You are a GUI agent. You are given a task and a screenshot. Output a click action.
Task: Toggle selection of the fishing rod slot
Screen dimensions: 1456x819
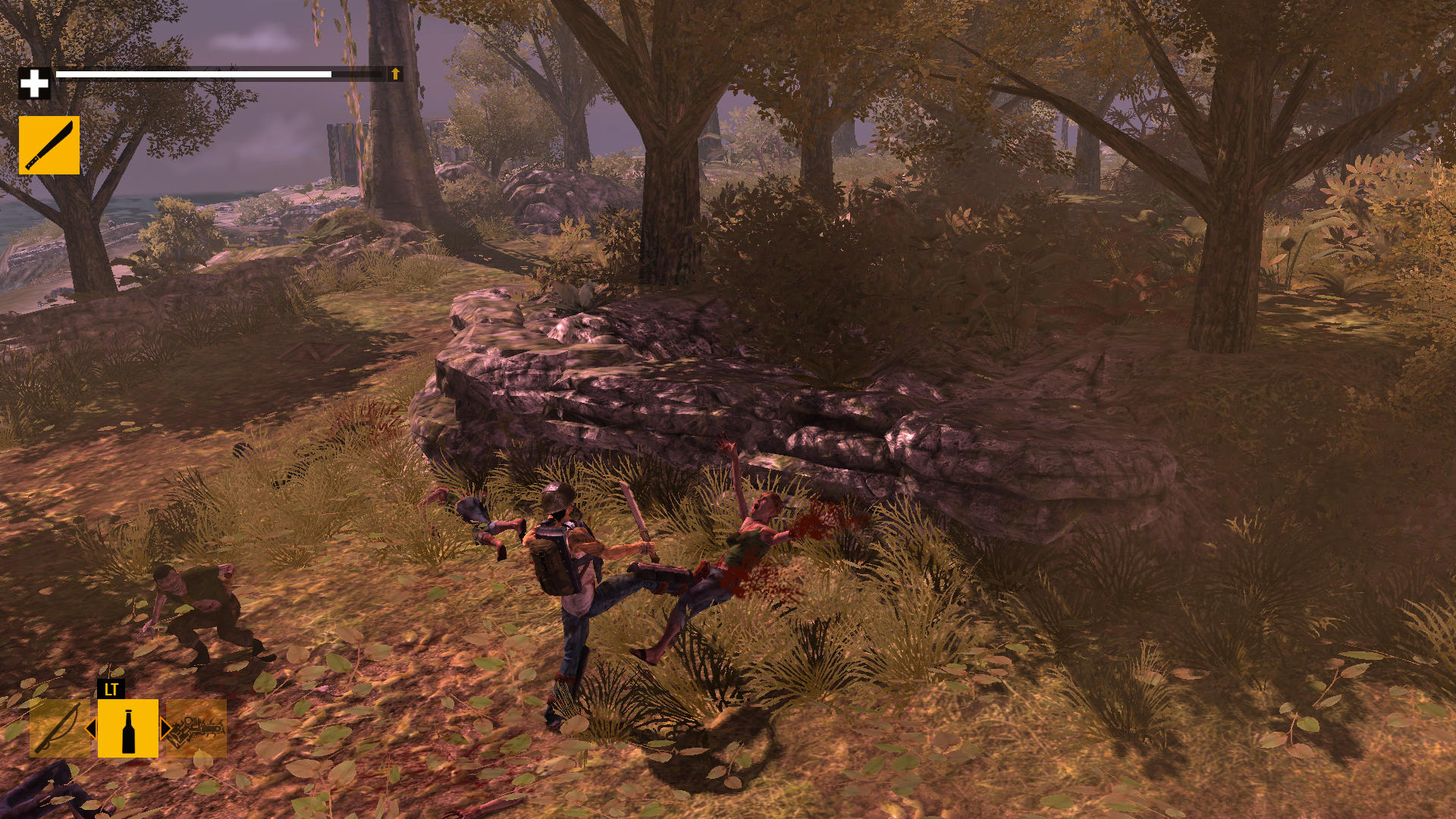point(60,729)
